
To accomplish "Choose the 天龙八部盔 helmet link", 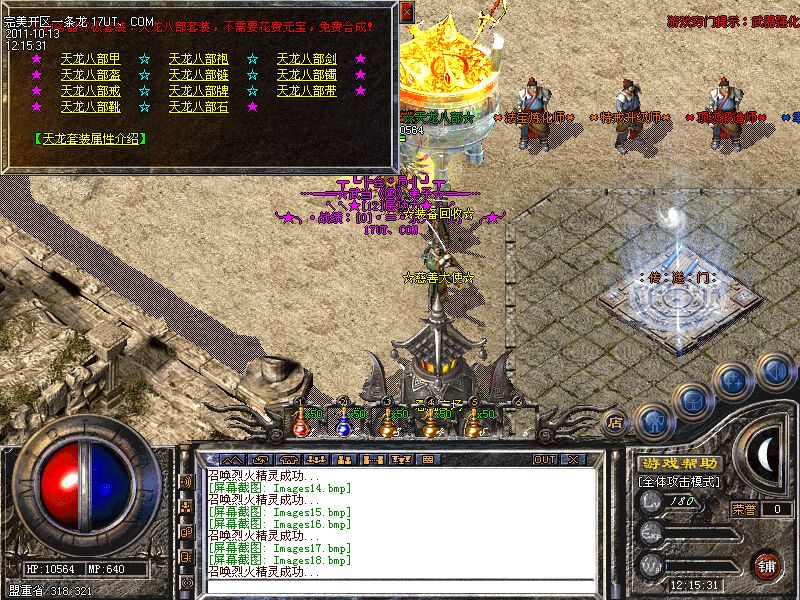I will [x=90, y=75].
